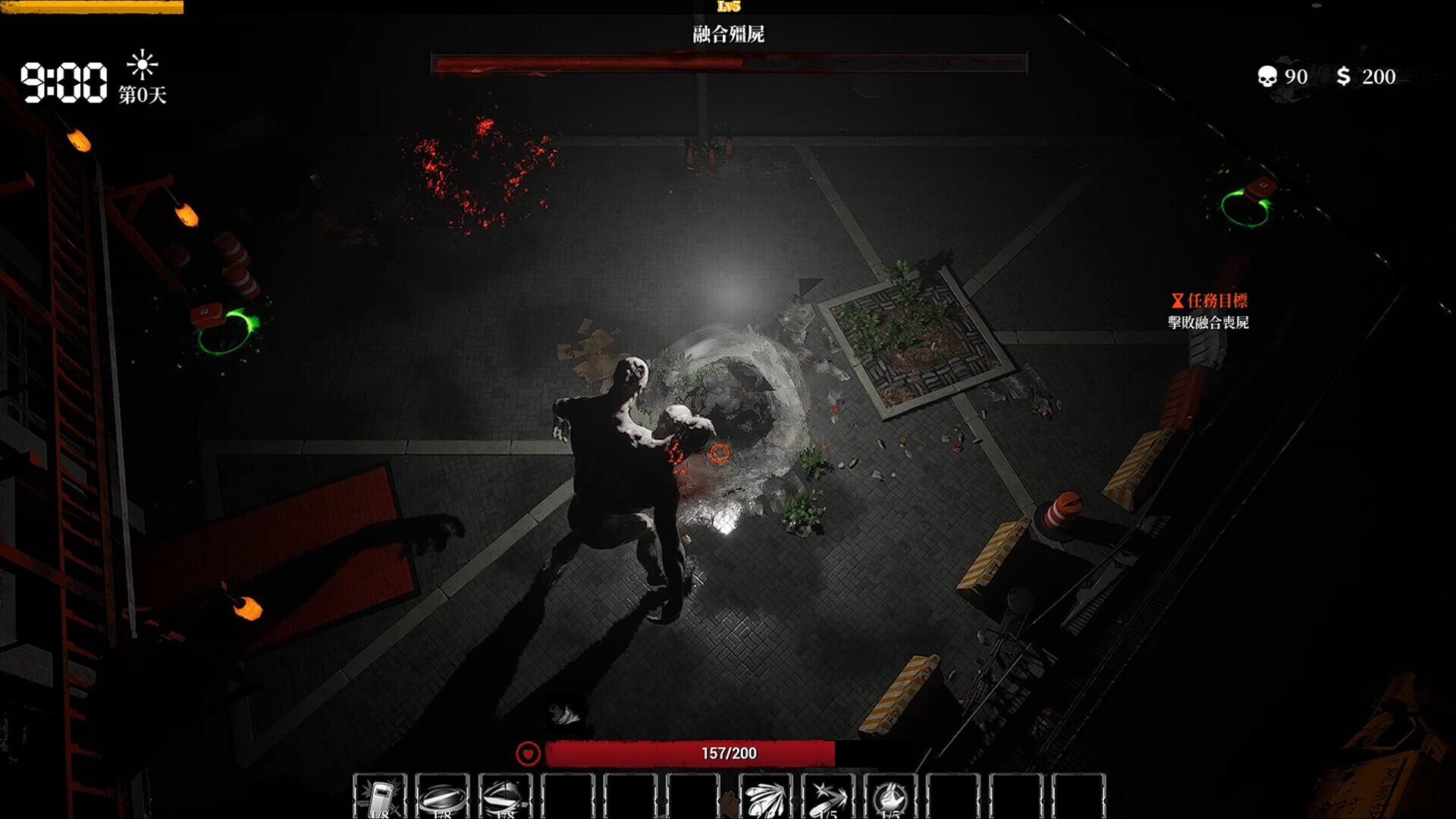
Task: Select the hand gesture passive slot
Action: 890,796
